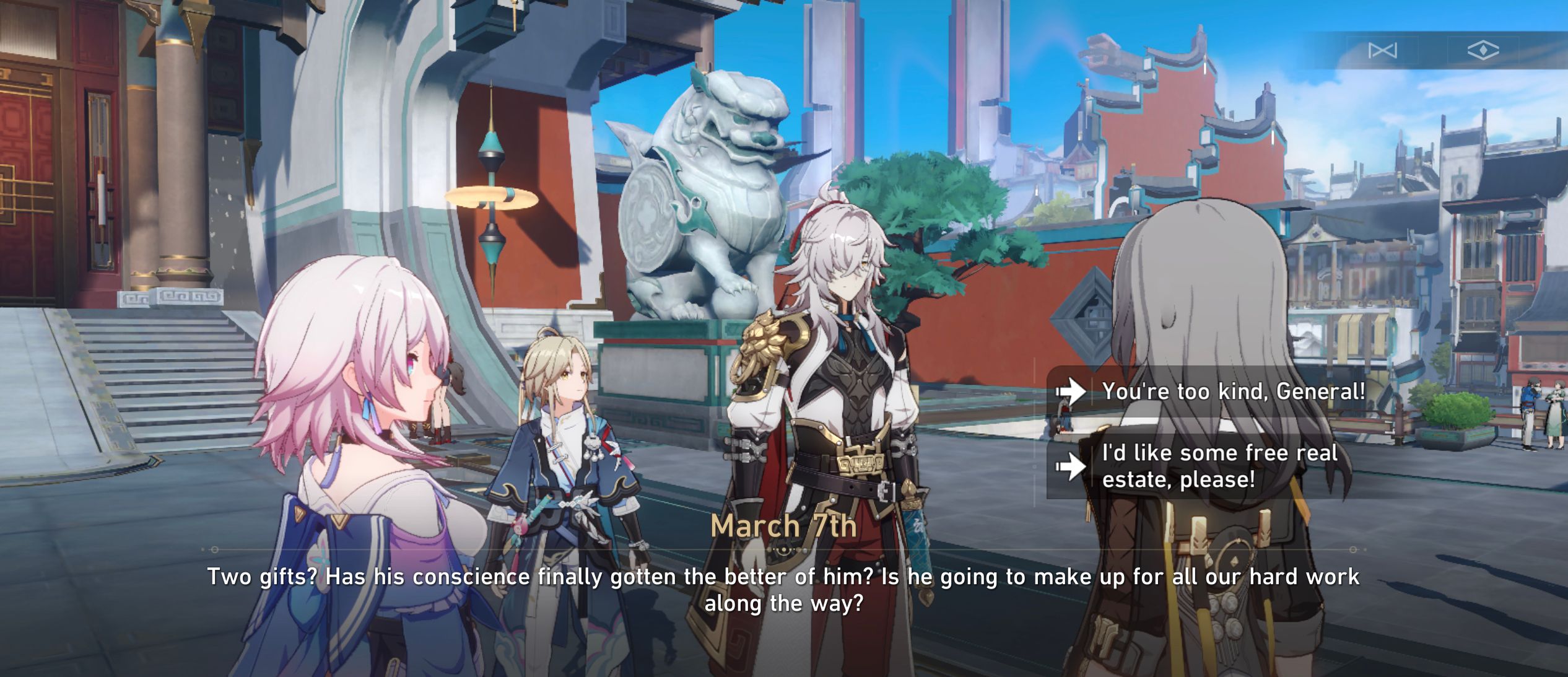Click March 7th's name label
This screenshot has height=677, width=1568.
pyautogui.click(x=784, y=526)
